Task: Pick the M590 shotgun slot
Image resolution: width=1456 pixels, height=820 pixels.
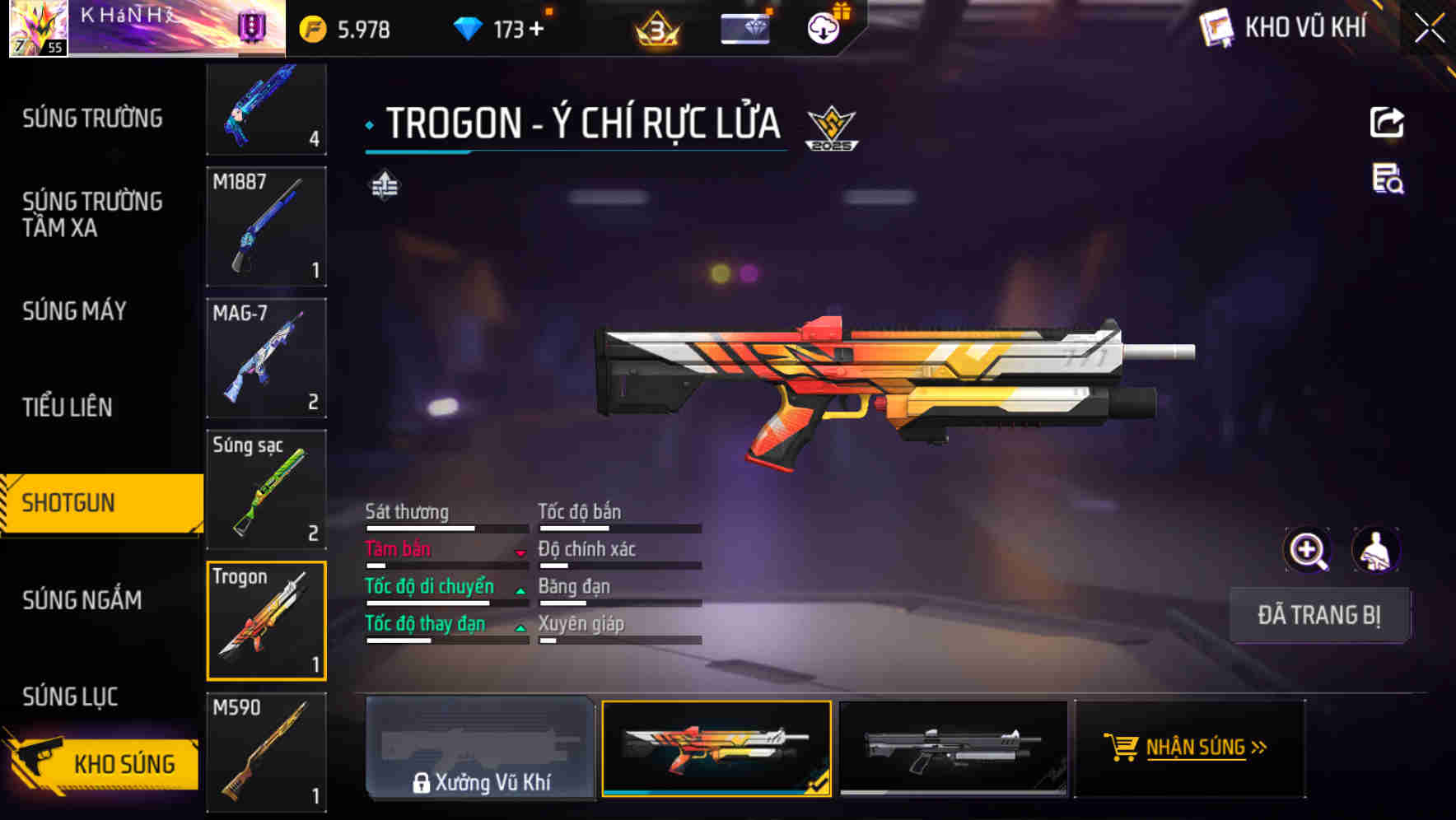Action: (x=266, y=752)
